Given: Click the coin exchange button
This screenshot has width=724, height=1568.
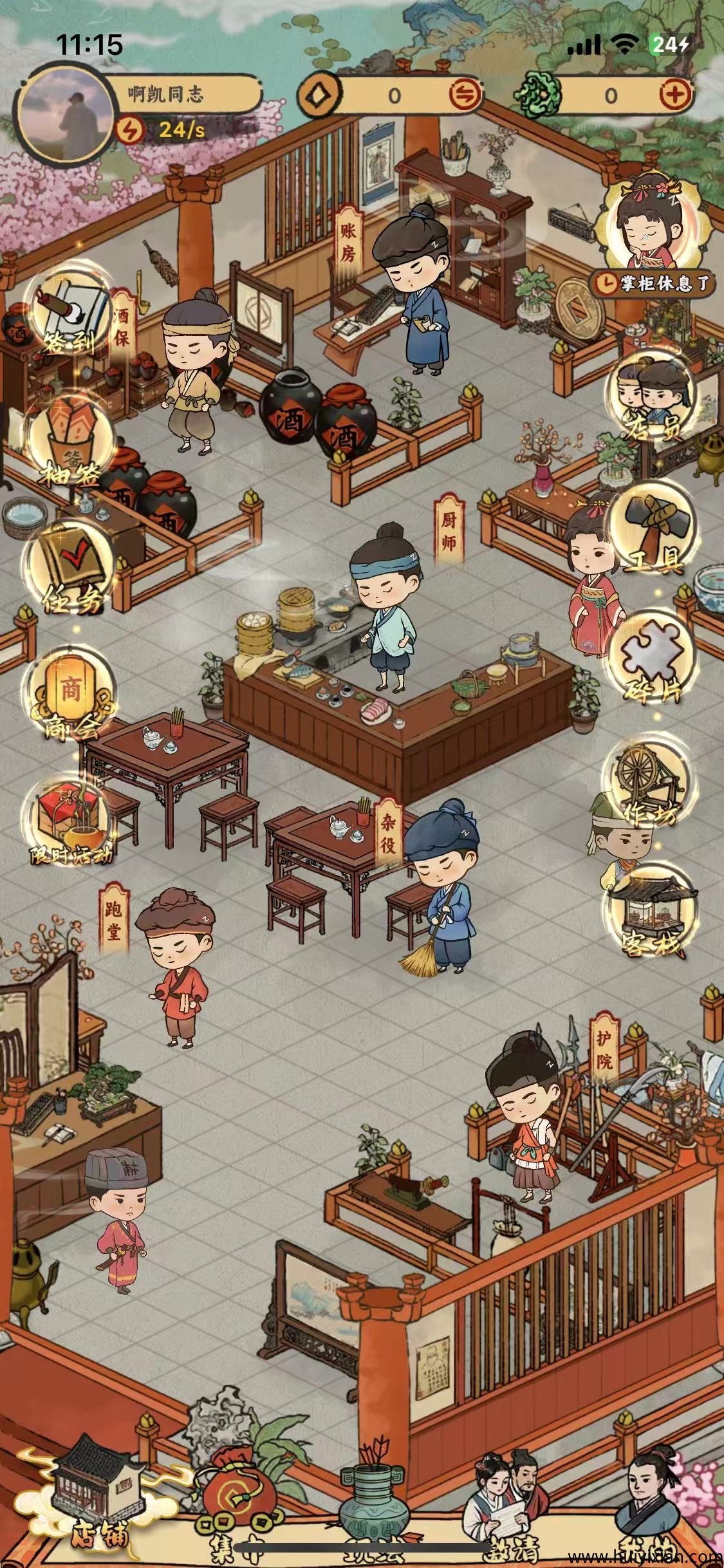Looking at the screenshot, I should (x=465, y=96).
